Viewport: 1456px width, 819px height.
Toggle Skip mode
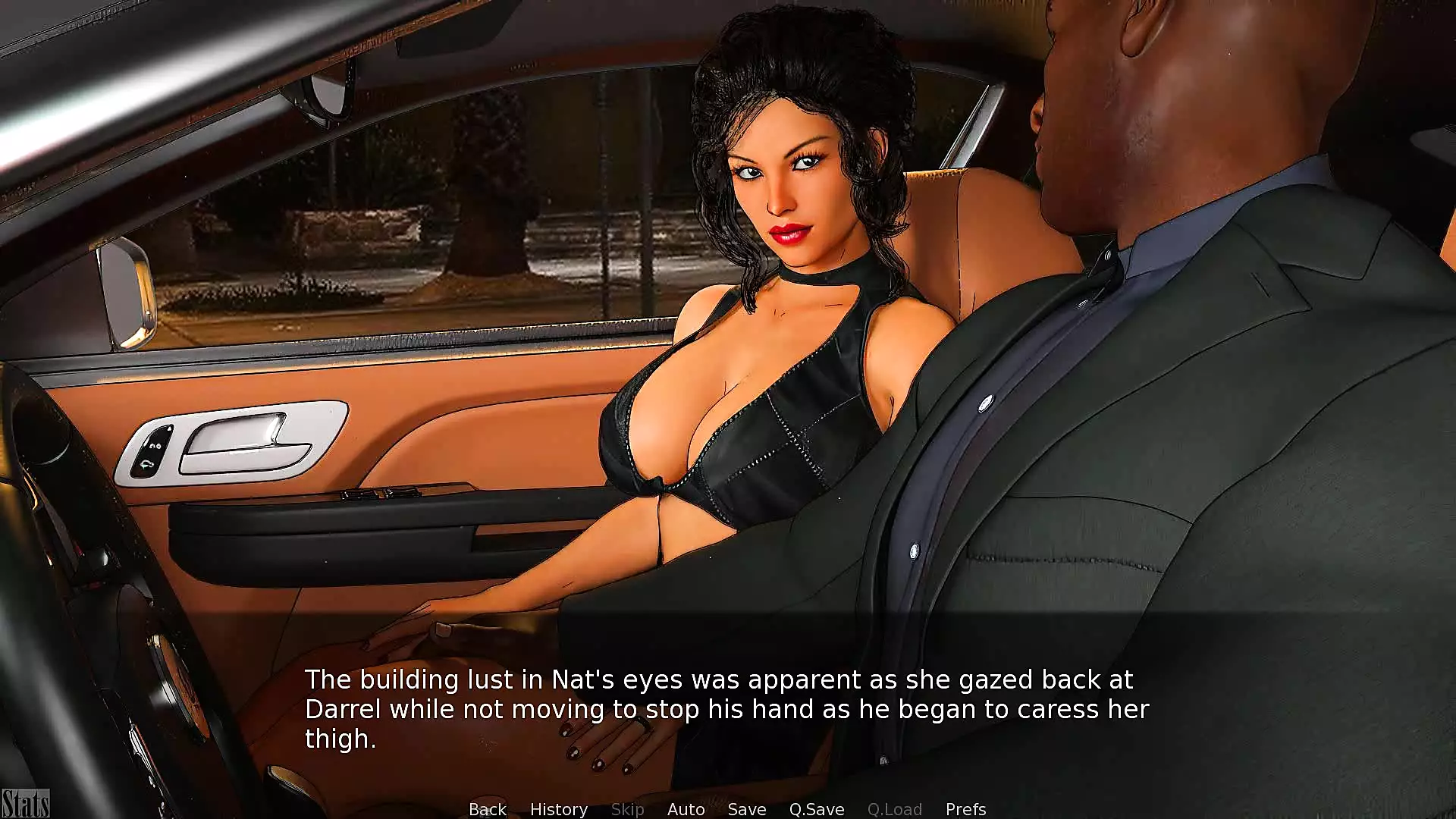point(627,809)
